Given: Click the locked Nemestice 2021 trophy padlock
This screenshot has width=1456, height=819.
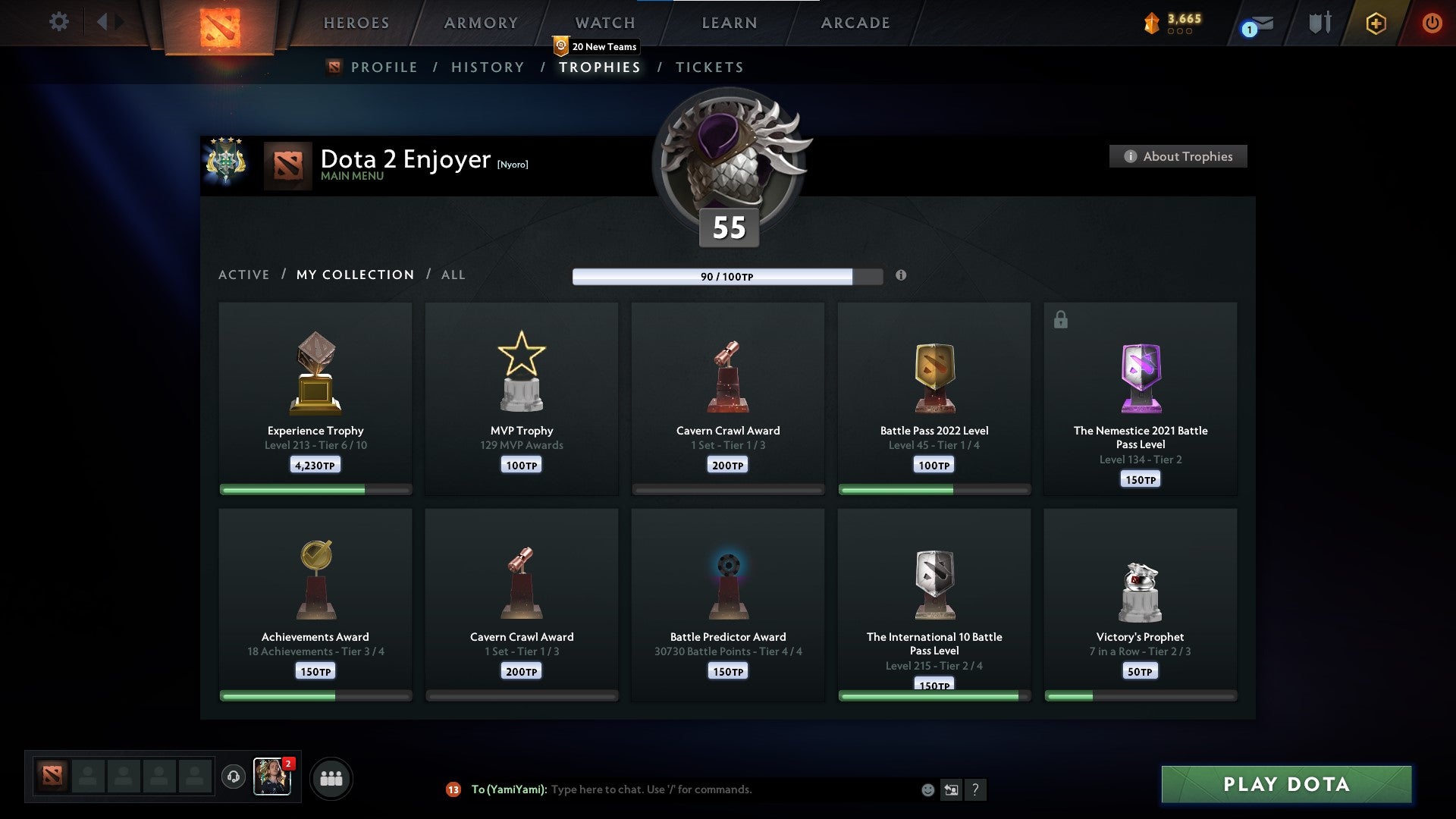Looking at the screenshot, I should coord(1060,319).
